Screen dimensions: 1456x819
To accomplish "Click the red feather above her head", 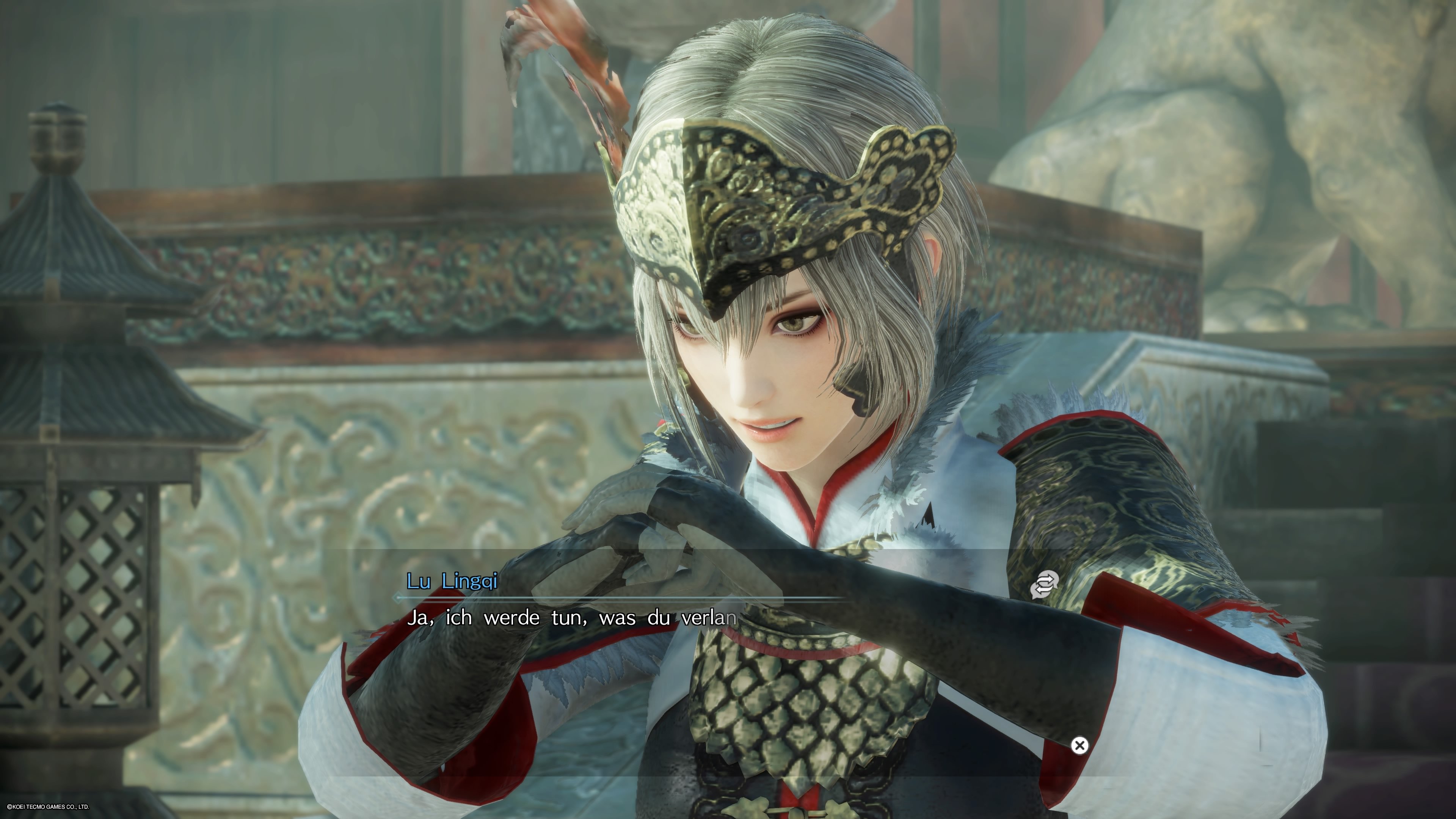I will [582, 74].
